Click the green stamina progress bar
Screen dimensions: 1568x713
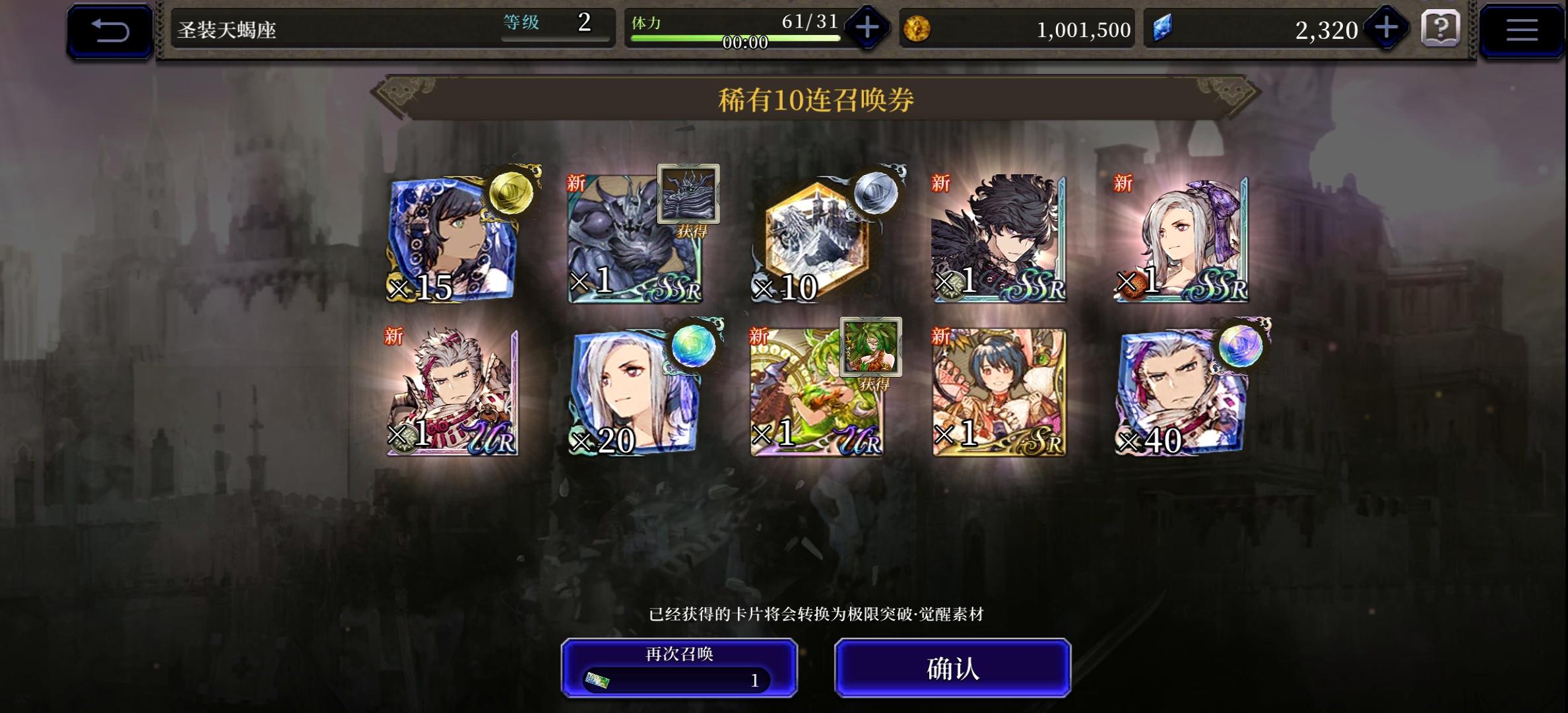click(x=735, y=38)
